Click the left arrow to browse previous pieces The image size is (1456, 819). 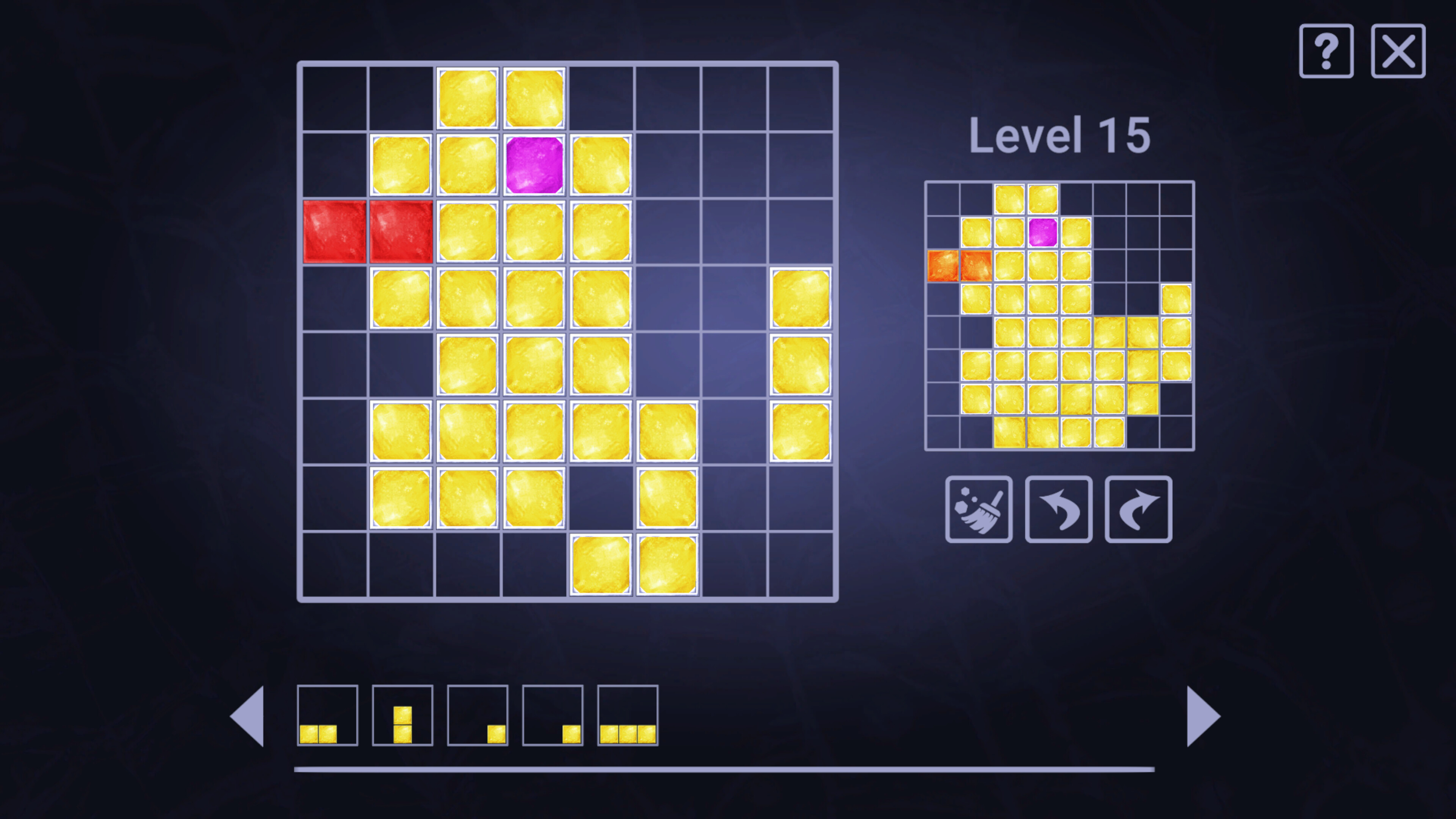coord(249,717)
